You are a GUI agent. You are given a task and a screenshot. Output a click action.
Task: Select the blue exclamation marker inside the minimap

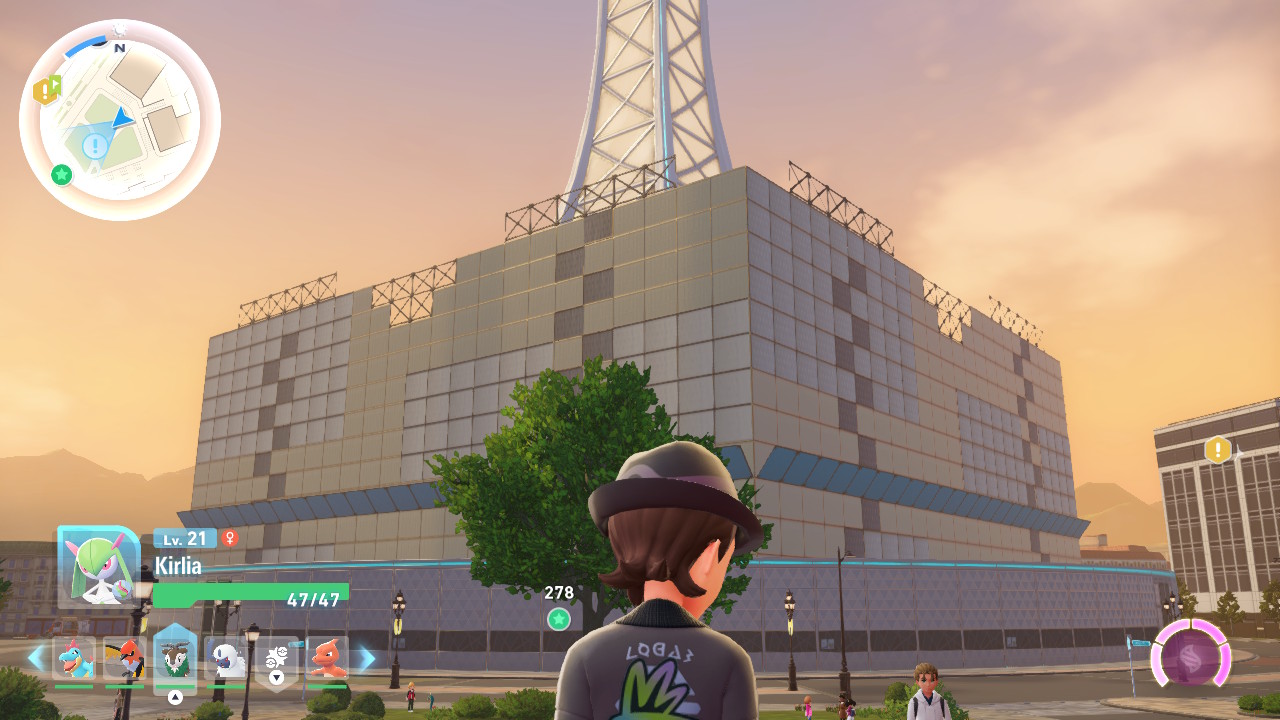(95, 147)
